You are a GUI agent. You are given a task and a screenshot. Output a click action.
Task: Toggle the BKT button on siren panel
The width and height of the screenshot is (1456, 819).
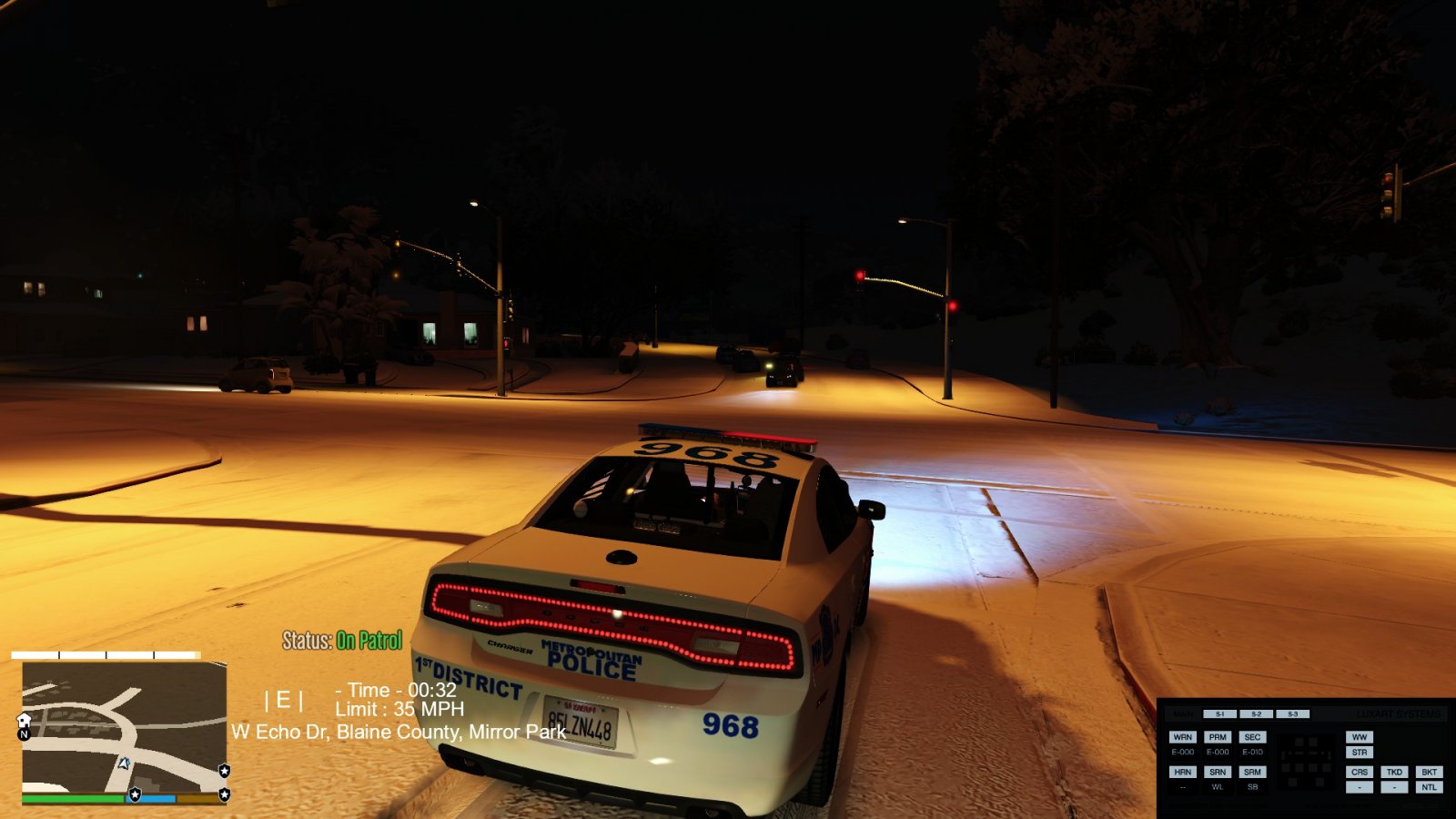tap(1429, 772)
